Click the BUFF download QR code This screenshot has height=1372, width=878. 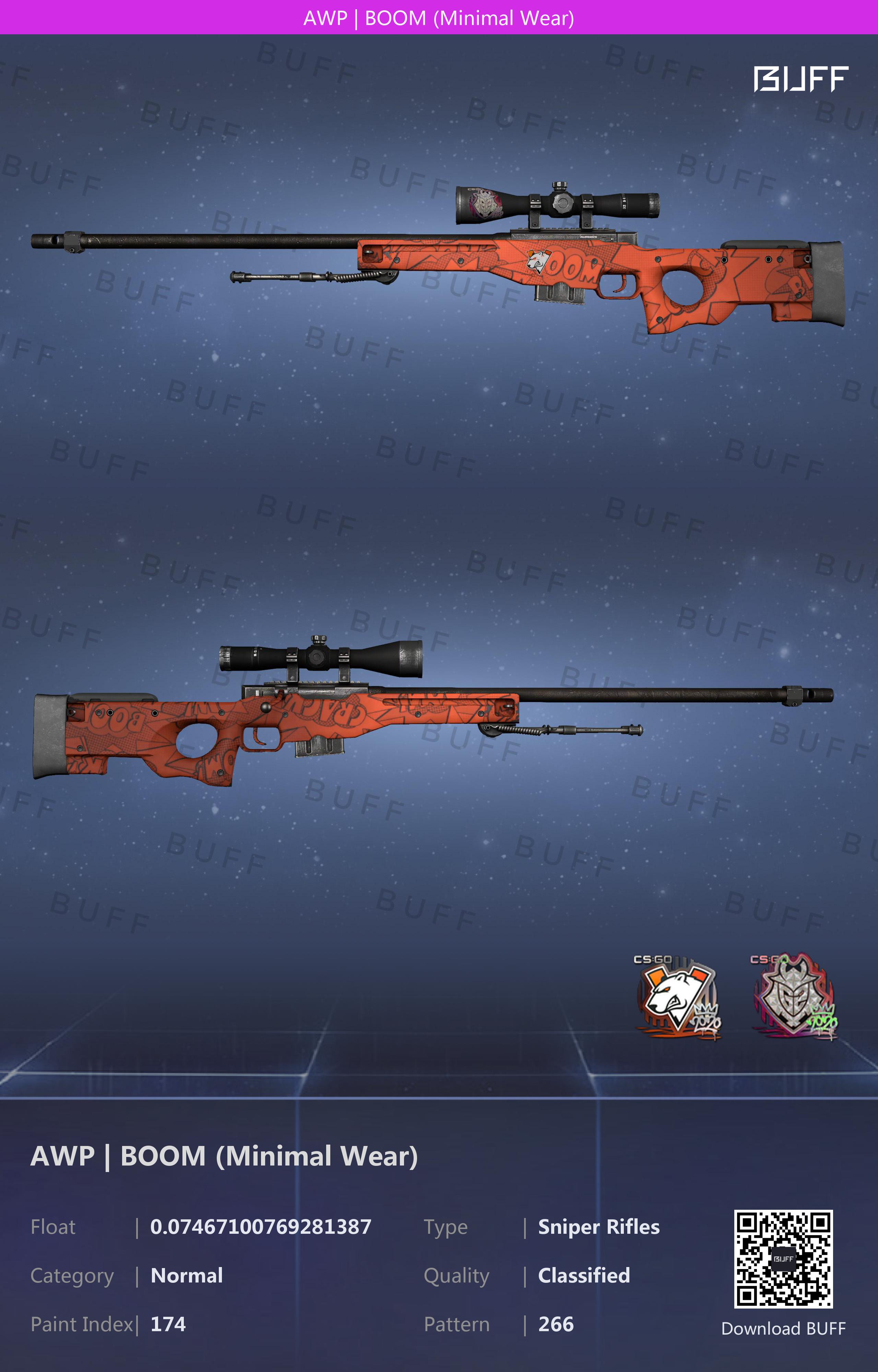tap(783, 1258)
